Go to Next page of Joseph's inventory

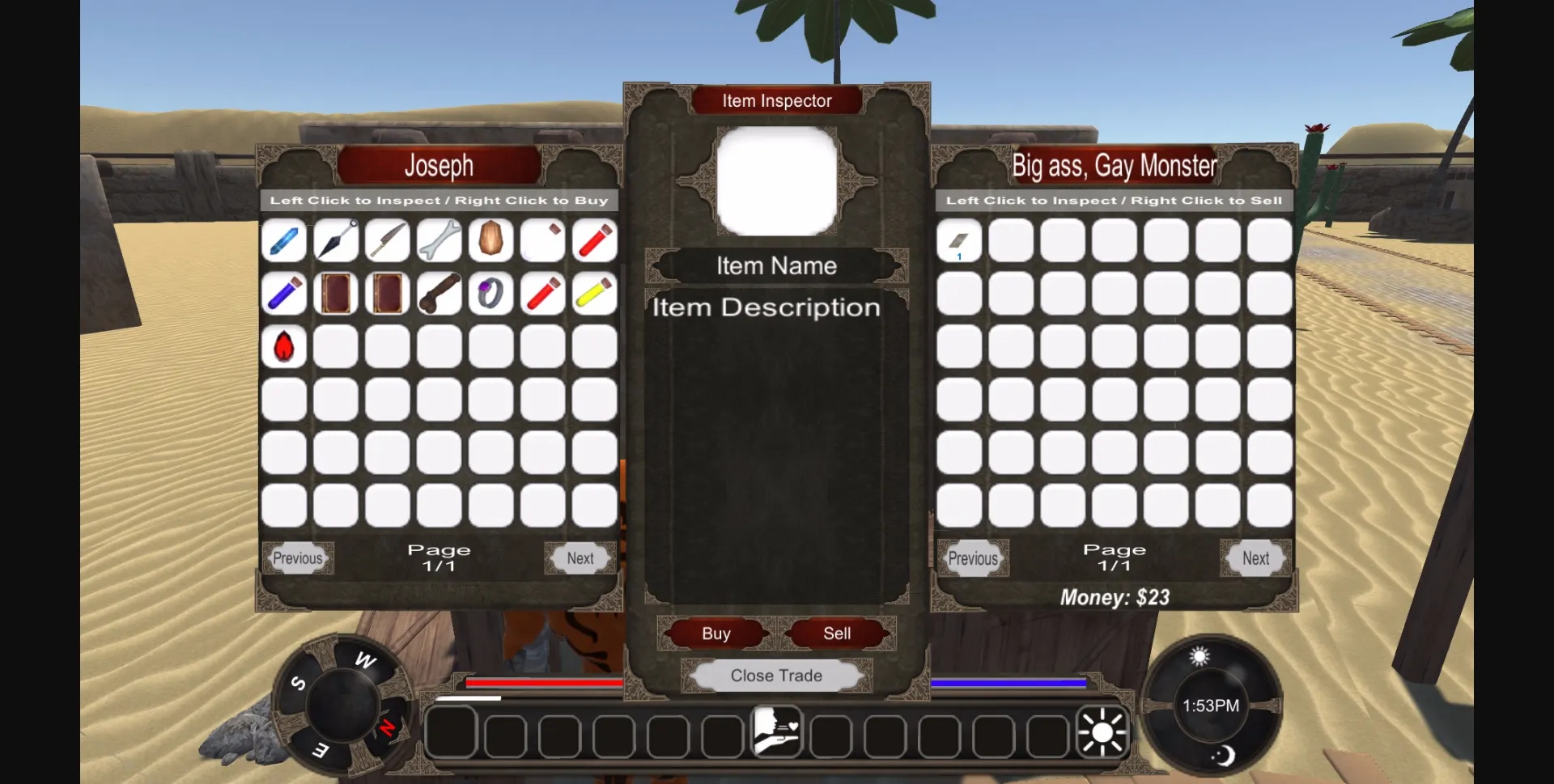pos(580,557)
